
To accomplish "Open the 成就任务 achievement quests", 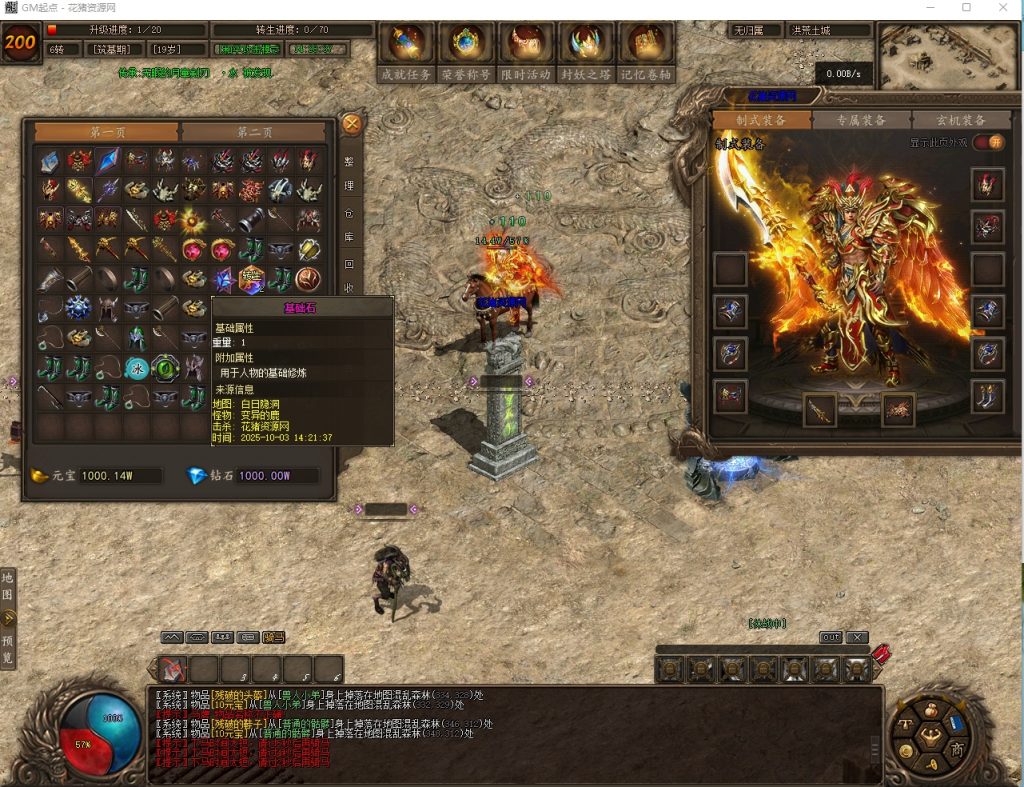I will coord(407,50).
